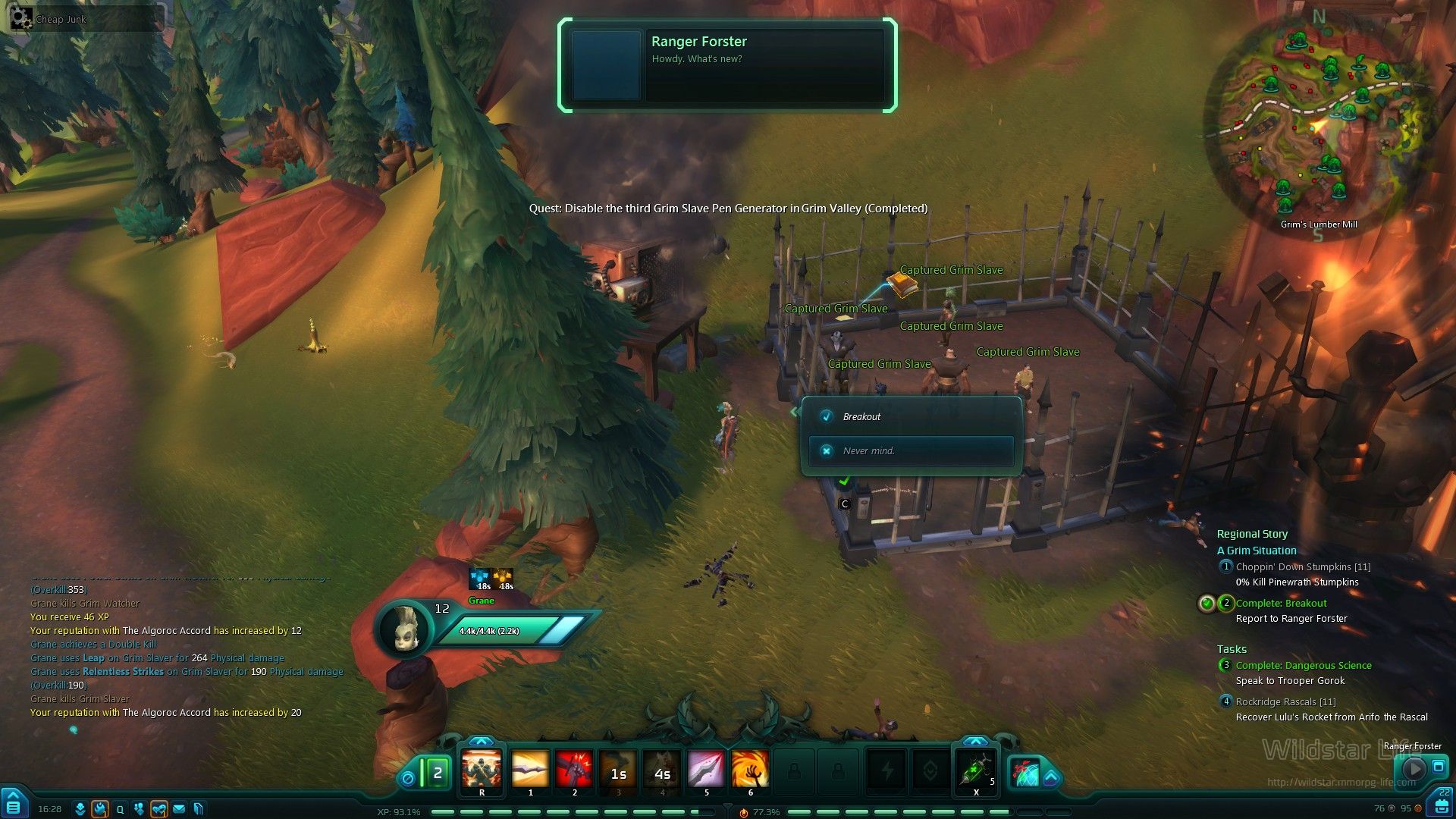Select the Complete: Dangerous Science task
The height and width of the screenshot is (819, 1456).
[1303, 665]
